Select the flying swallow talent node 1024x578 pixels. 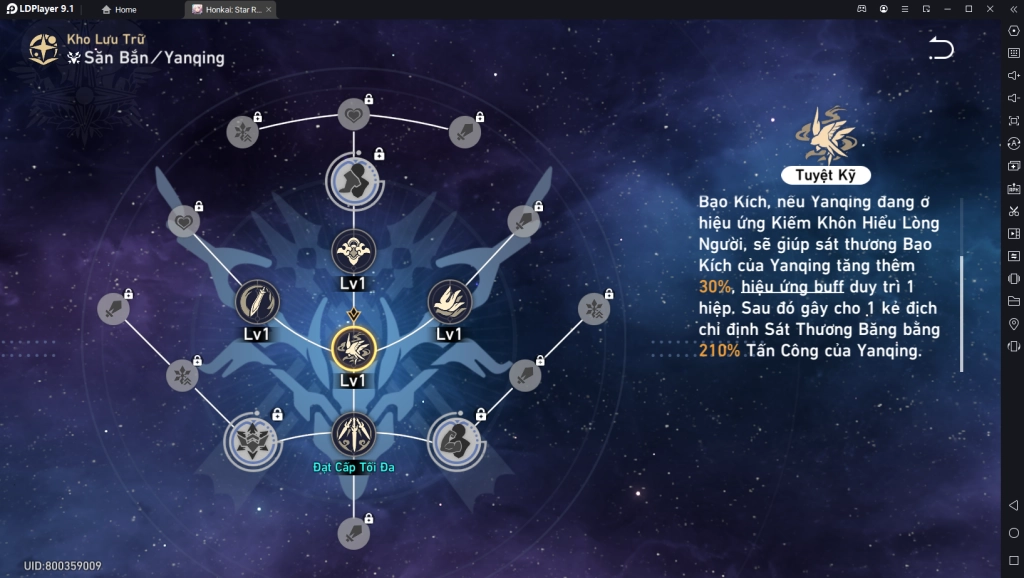point(449,301)
